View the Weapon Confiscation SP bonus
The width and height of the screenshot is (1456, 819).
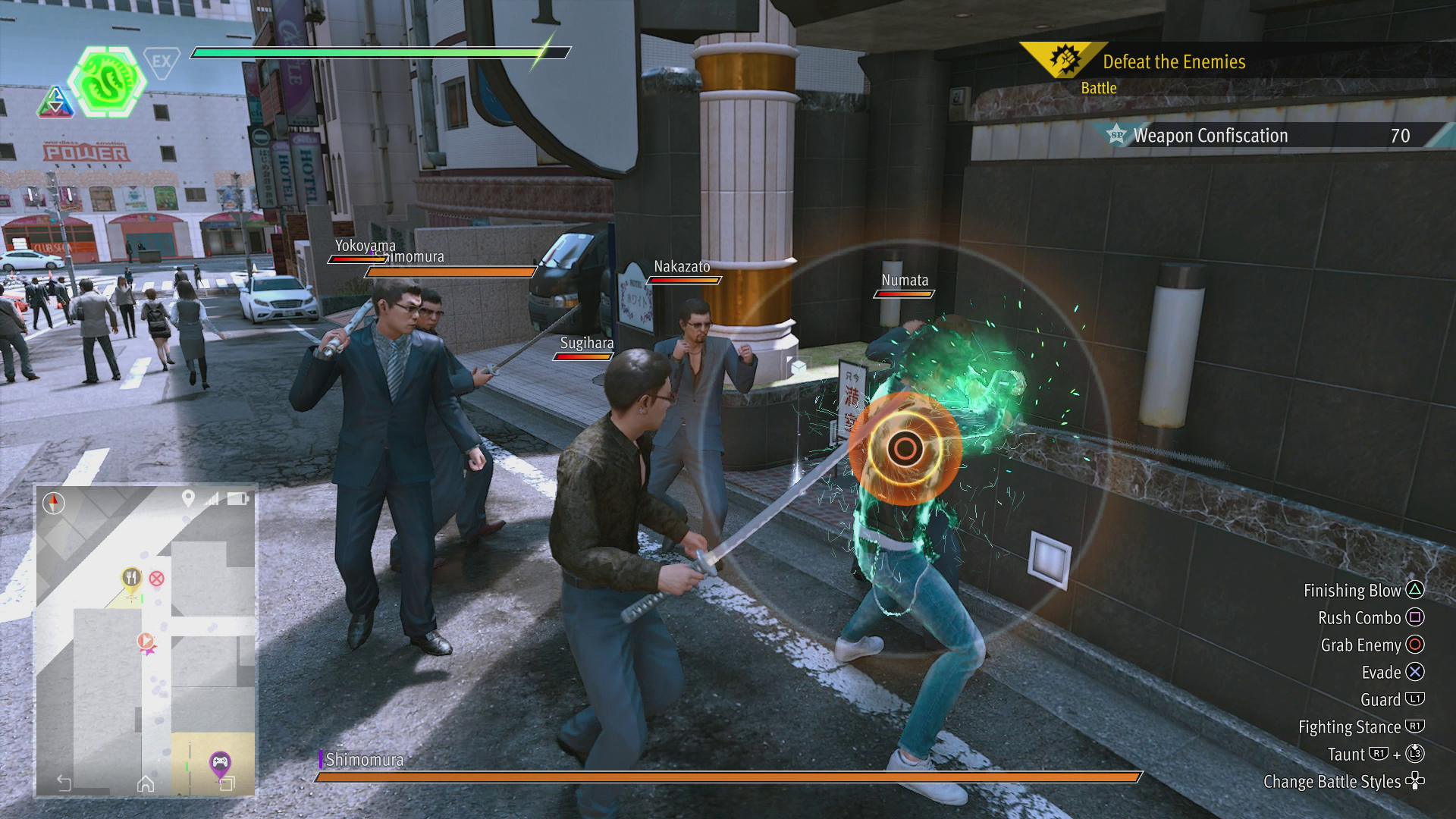(x=1210, y=136)
